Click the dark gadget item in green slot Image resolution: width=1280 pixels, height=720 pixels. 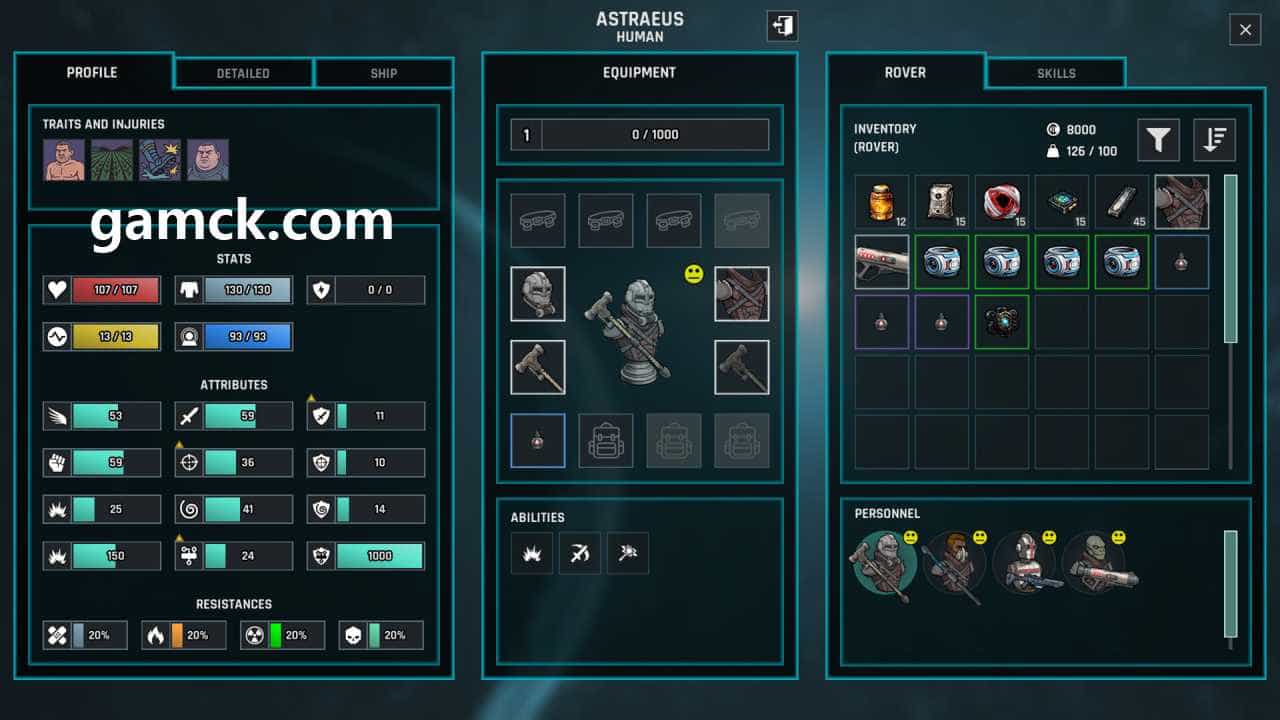[1001, 322]
